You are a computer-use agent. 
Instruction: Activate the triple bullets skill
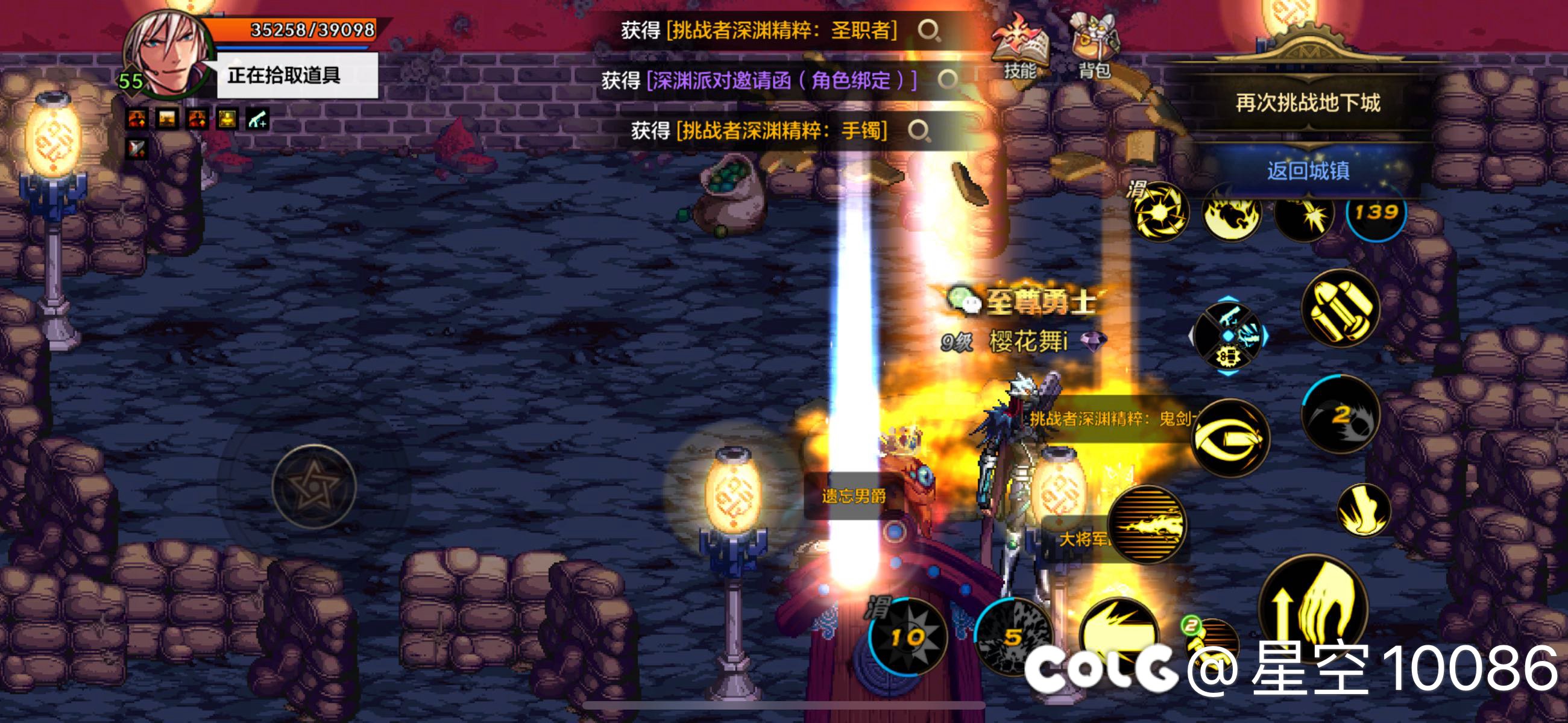click(x=1340, y=308)
